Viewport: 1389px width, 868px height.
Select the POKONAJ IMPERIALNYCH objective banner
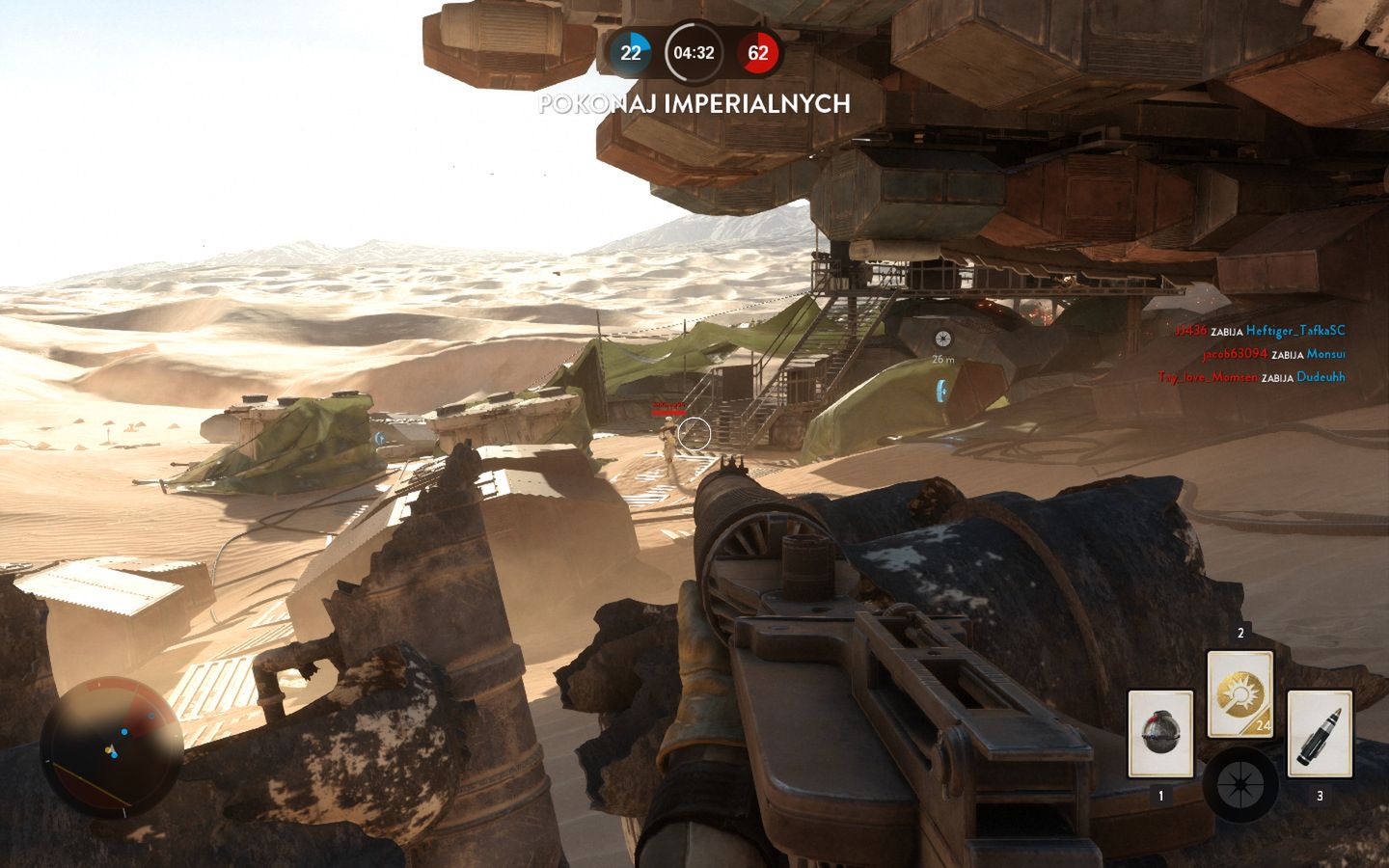click(694, 105)
